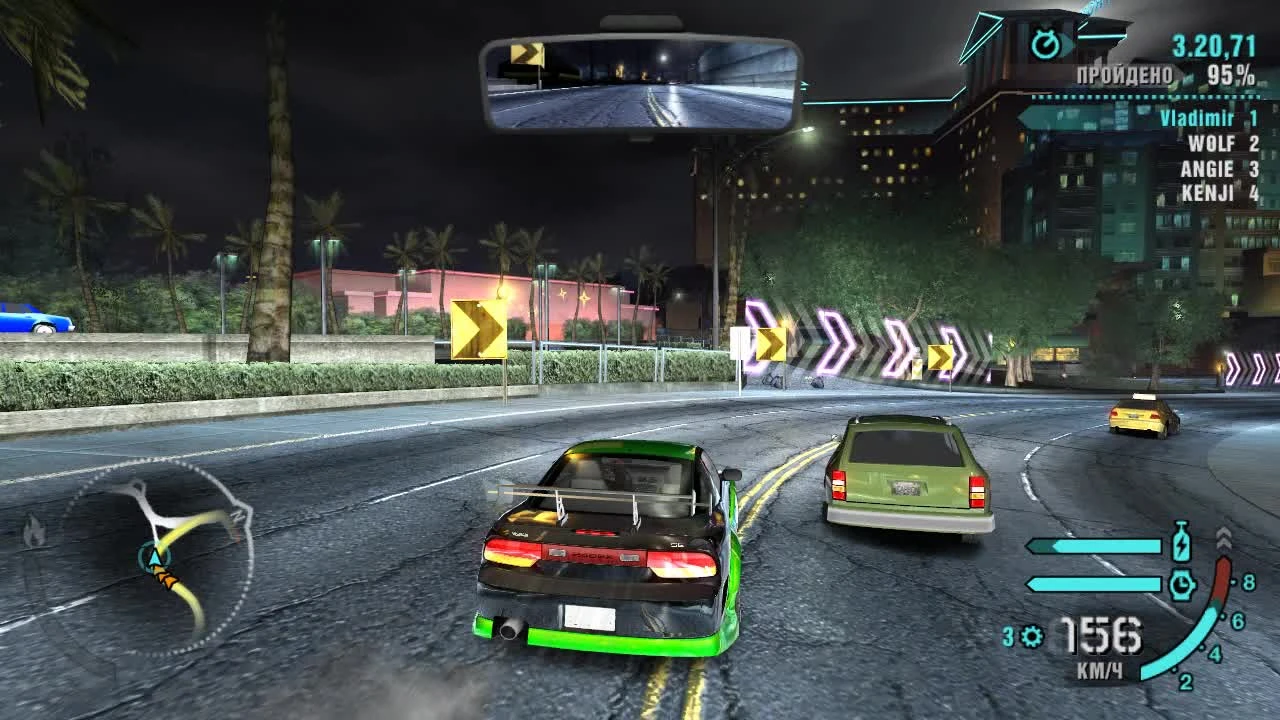Toggle the upper nitrous boost bar
This screenshot has width=1280, height=720.
pos(1094,544)
